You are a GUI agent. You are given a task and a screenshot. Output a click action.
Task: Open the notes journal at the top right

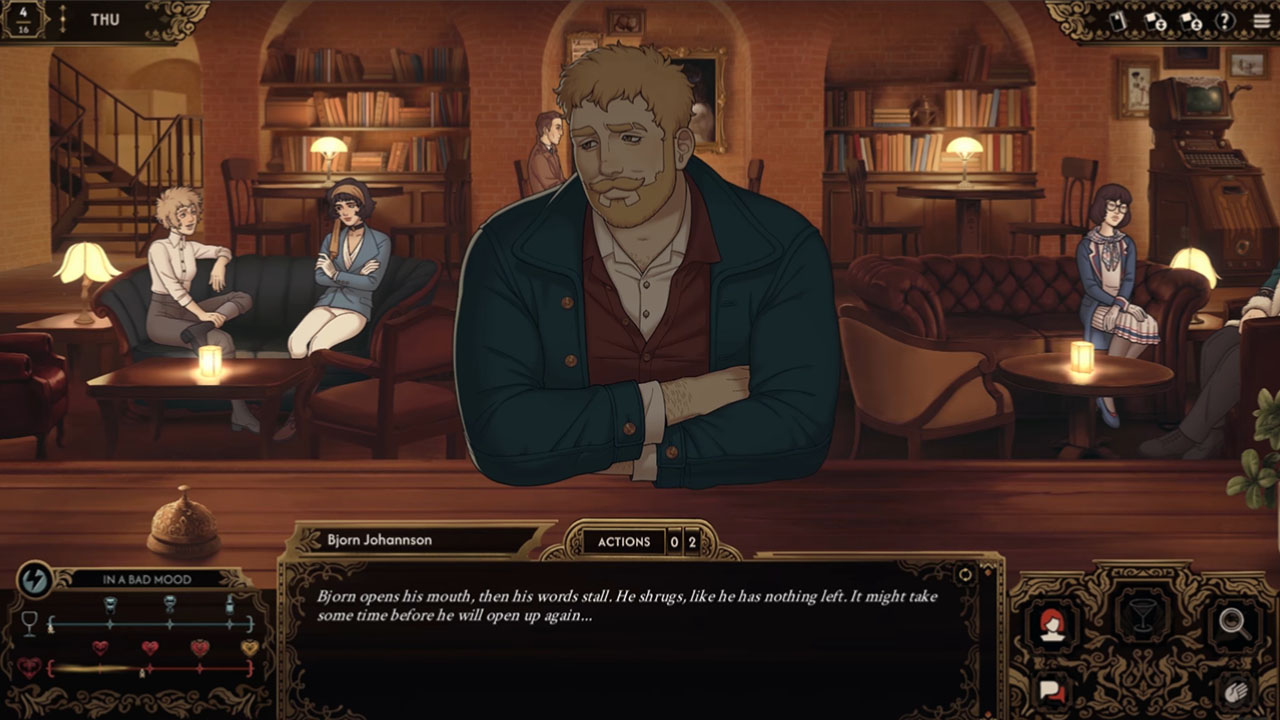1117,20
